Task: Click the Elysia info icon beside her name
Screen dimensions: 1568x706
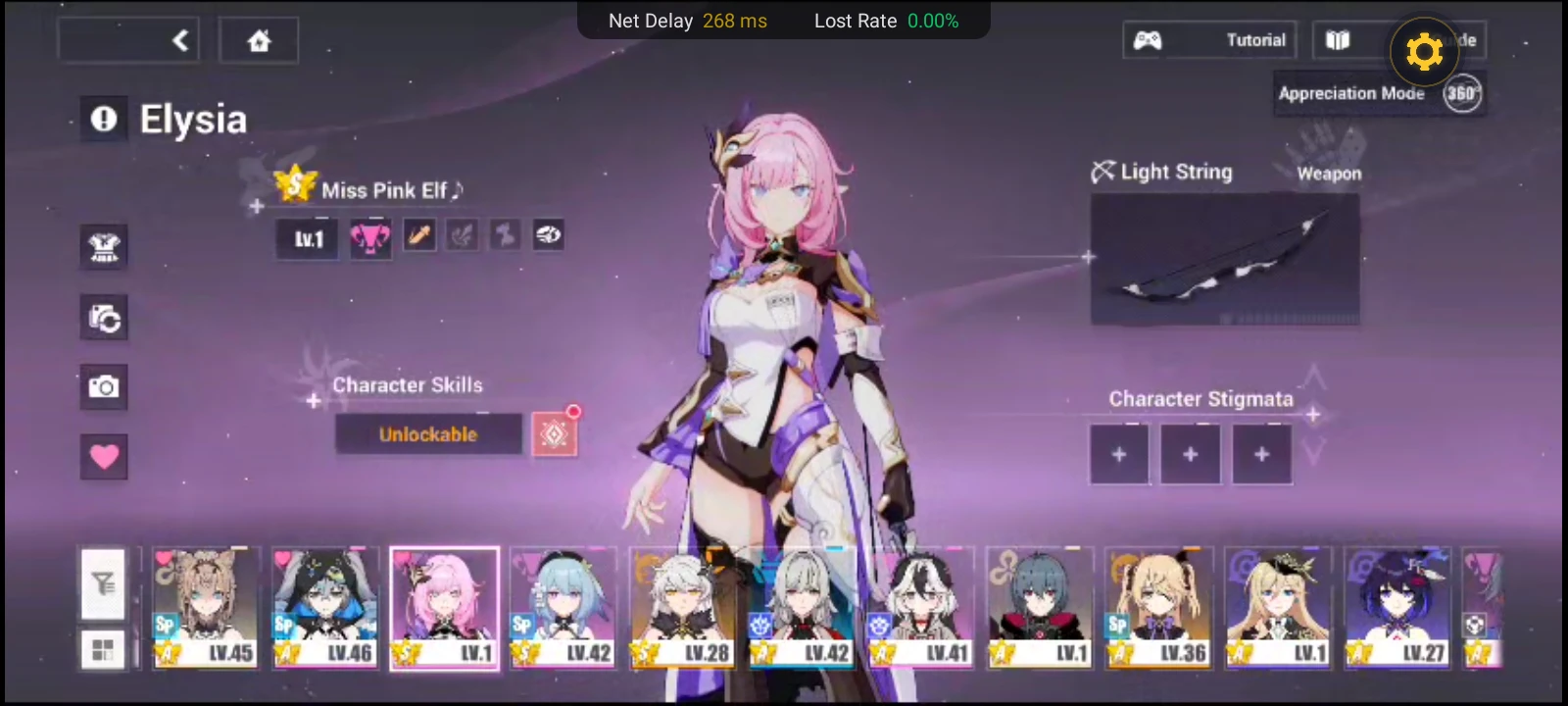Action: pos(104,119)
